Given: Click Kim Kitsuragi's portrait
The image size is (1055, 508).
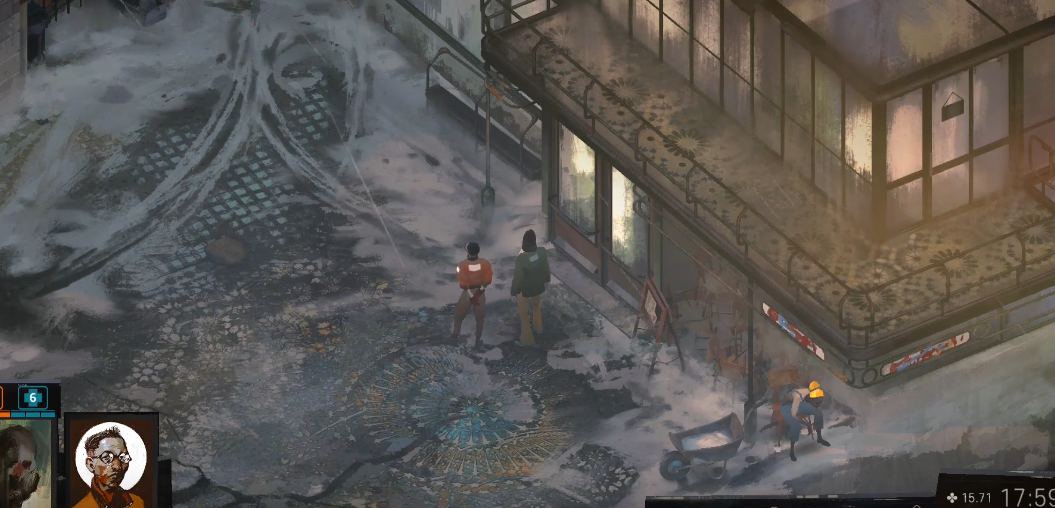Looking at the screenshot, I should point(110,462).
